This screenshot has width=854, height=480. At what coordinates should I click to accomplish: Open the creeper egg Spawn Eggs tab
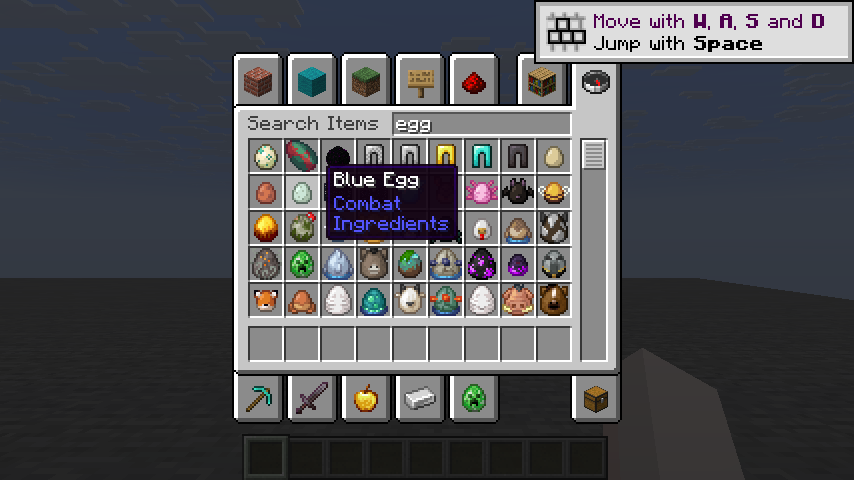(474, 400)
